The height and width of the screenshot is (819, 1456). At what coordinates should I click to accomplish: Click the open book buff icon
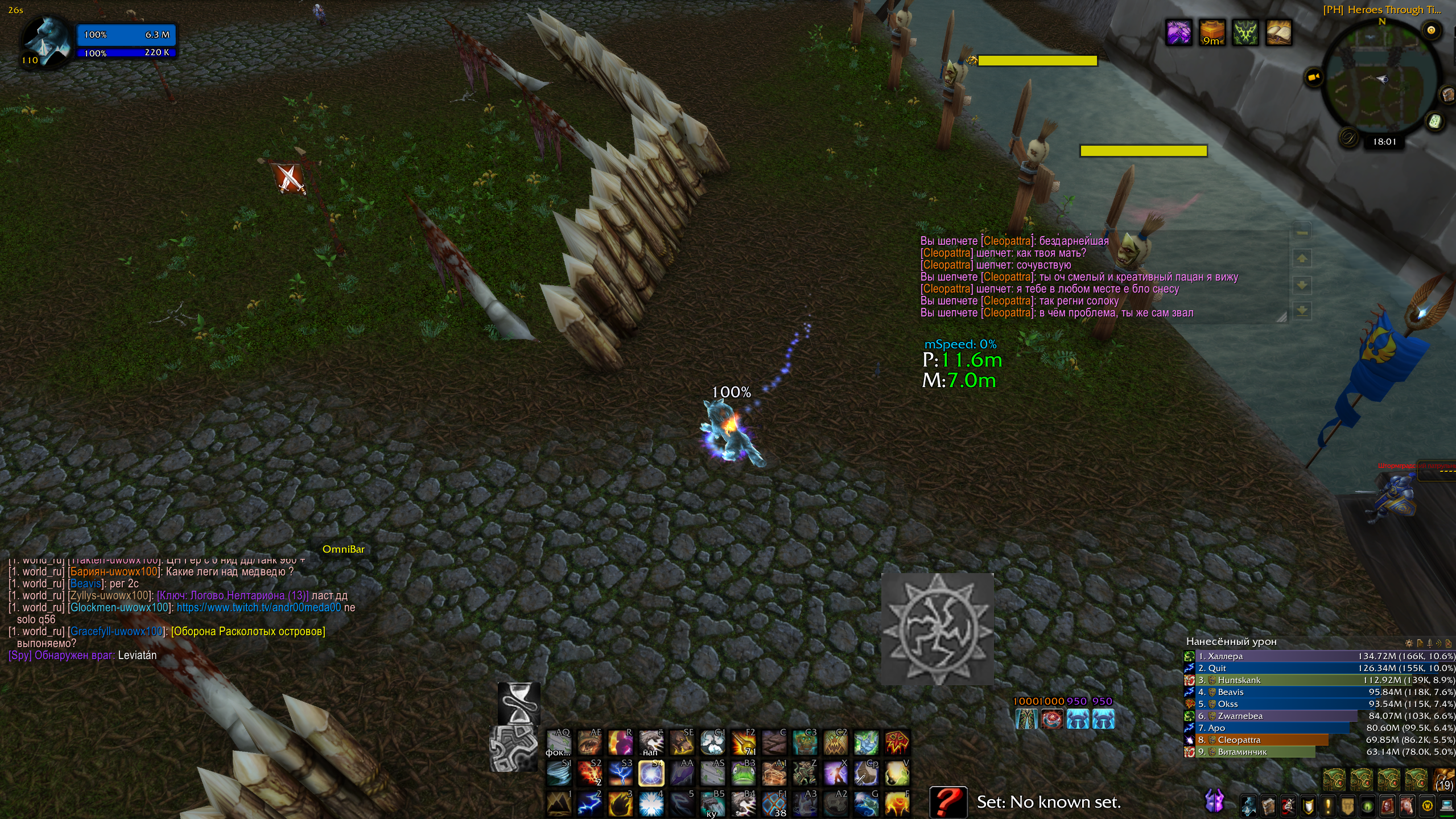point(1278,32)
